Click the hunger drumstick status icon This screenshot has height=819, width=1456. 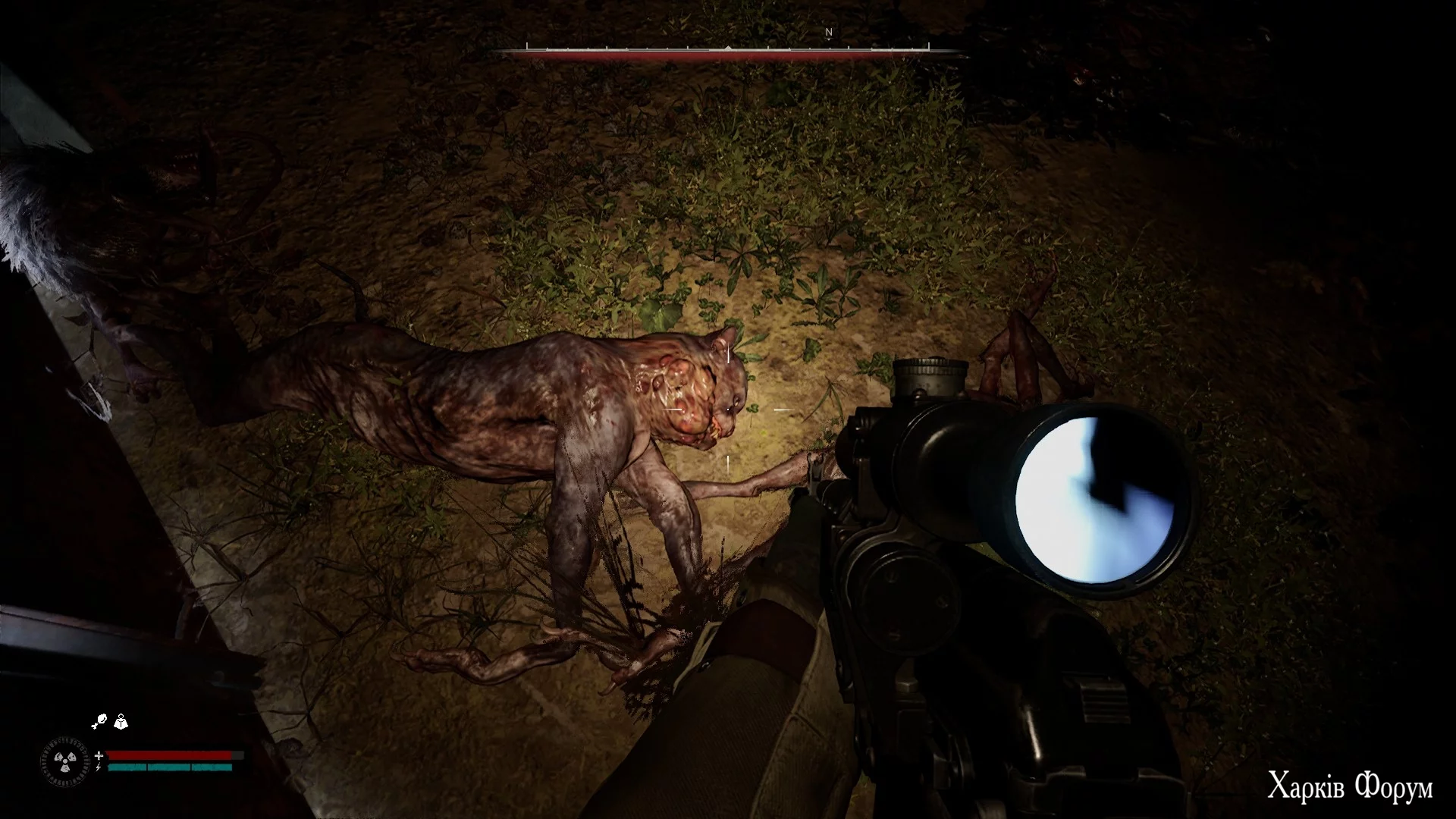coord(99,722)
